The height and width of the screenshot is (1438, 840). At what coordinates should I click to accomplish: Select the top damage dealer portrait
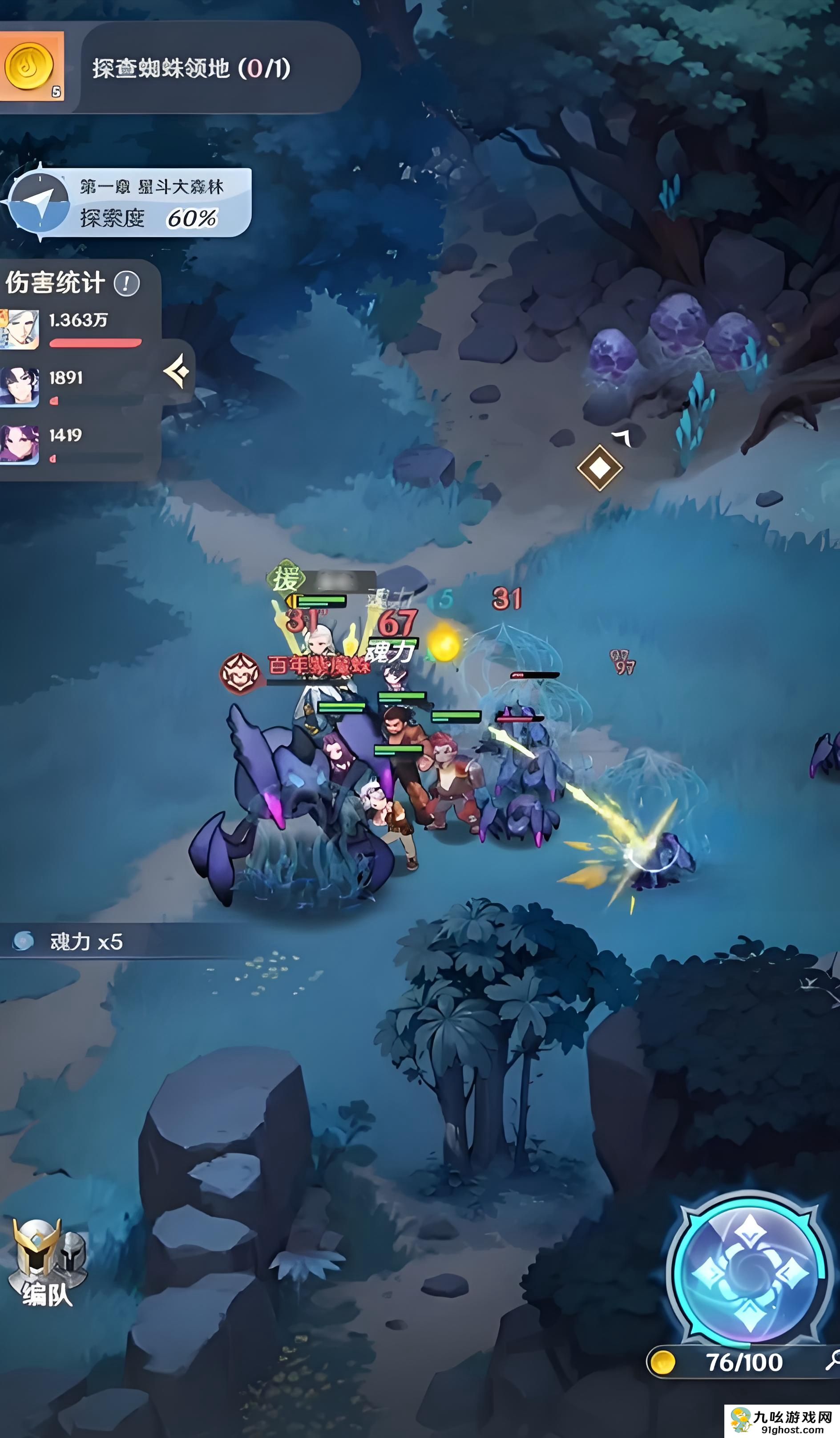(20, 329)
